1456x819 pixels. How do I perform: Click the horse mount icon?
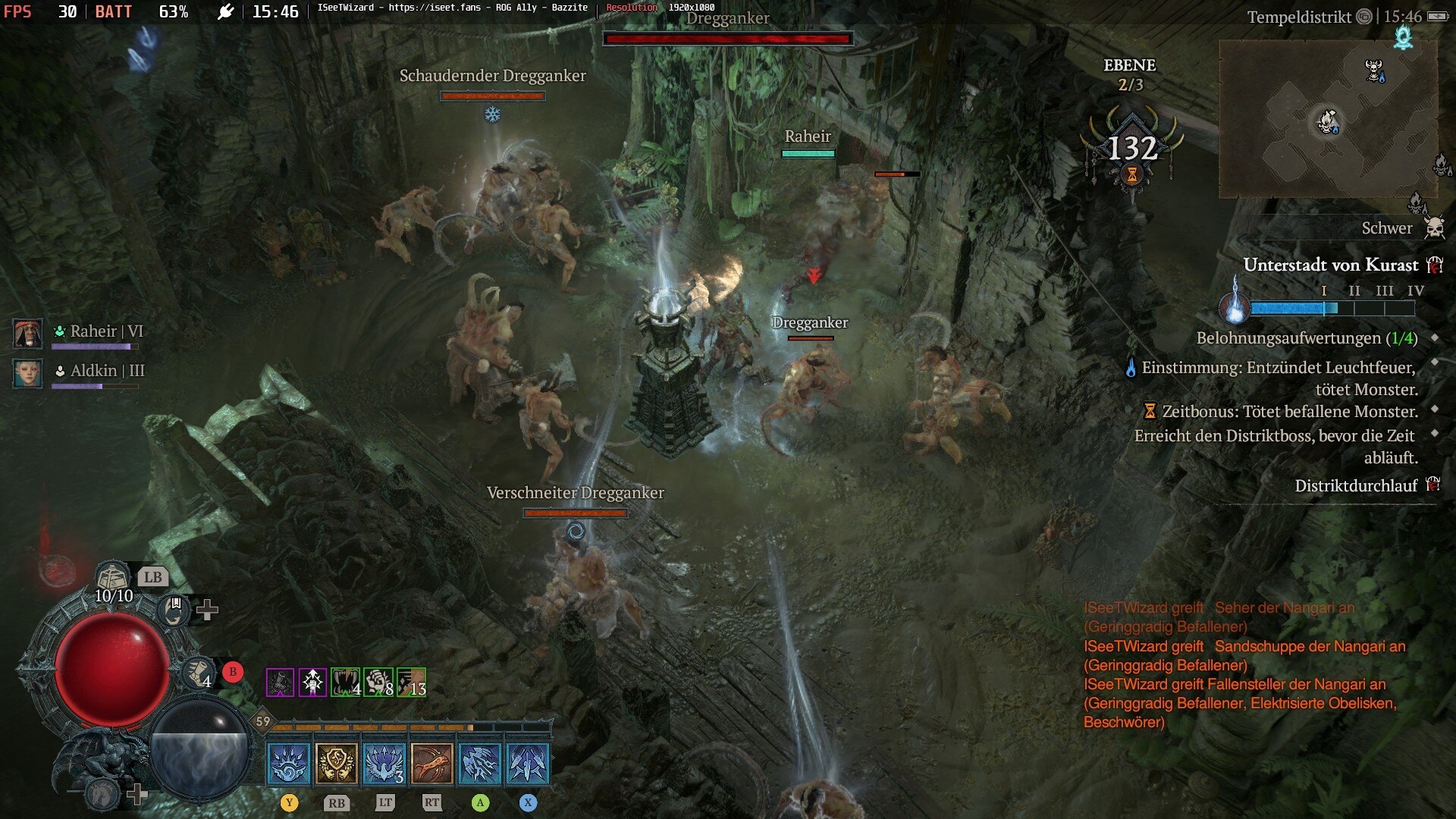102,794
